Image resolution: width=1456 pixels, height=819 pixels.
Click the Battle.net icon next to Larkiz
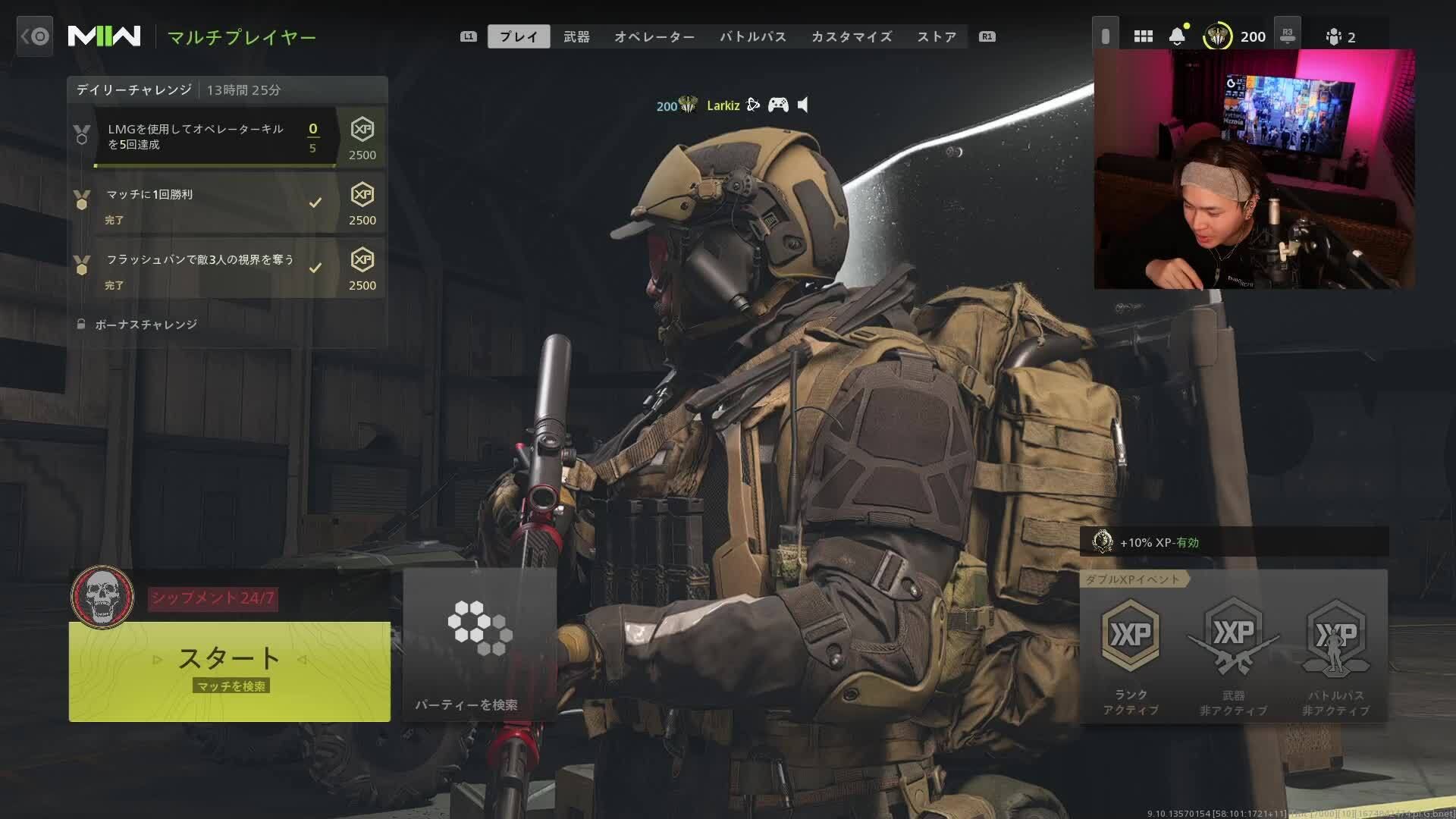click(753, 105)
